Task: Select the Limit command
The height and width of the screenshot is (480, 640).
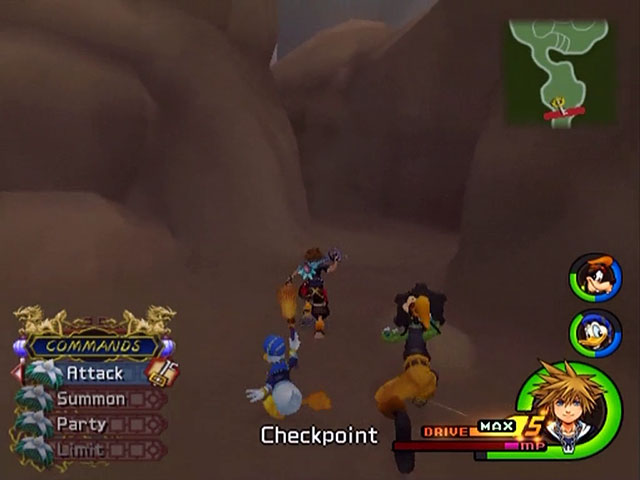Action: click(x=82, y=448)
